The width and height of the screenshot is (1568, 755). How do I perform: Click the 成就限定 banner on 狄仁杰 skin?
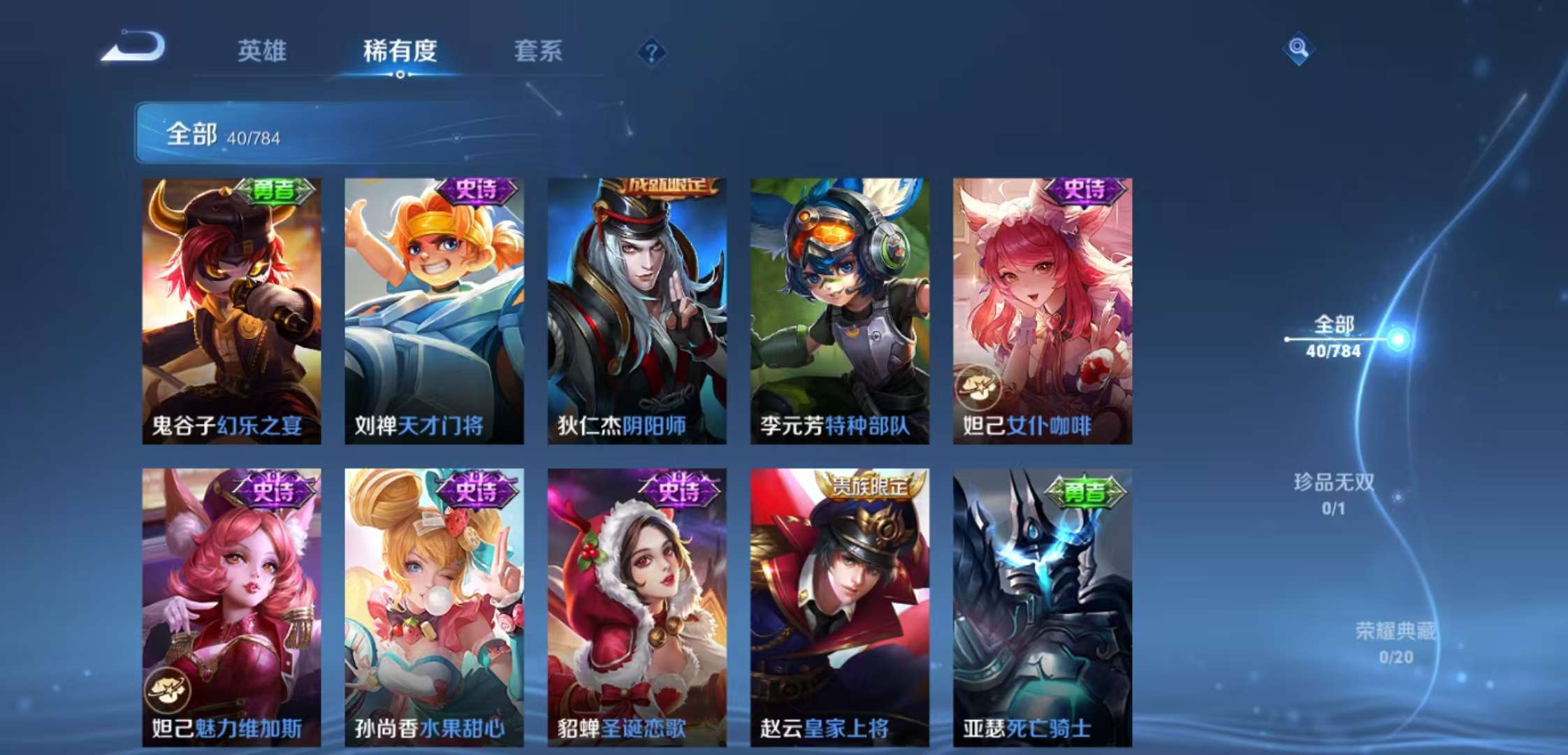click(667, 186)
